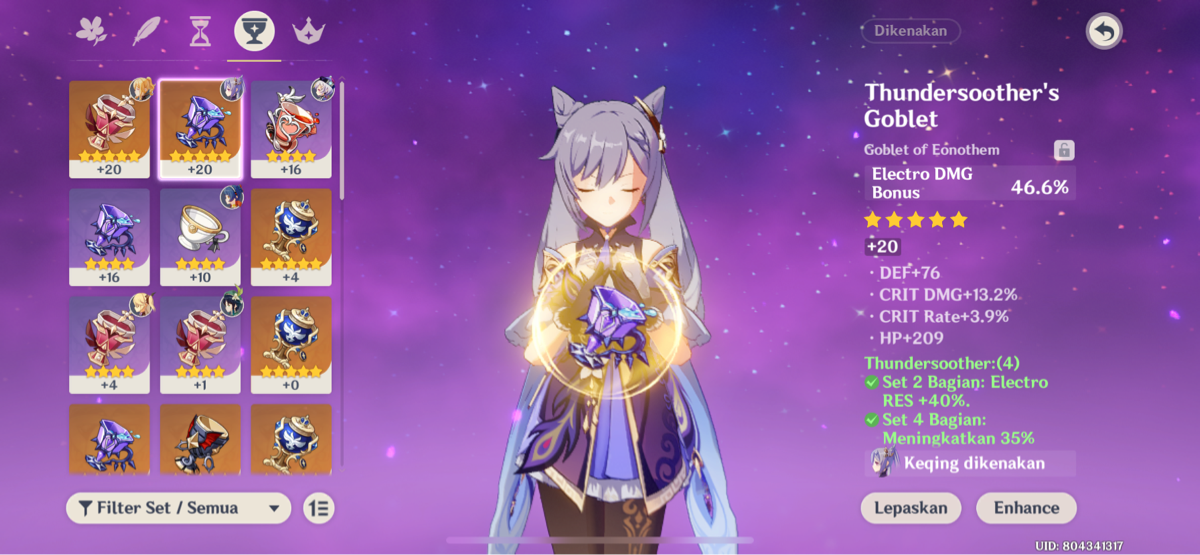Select the purple-background red goblet at +4

pyautogui.click(x=109, y=344)
